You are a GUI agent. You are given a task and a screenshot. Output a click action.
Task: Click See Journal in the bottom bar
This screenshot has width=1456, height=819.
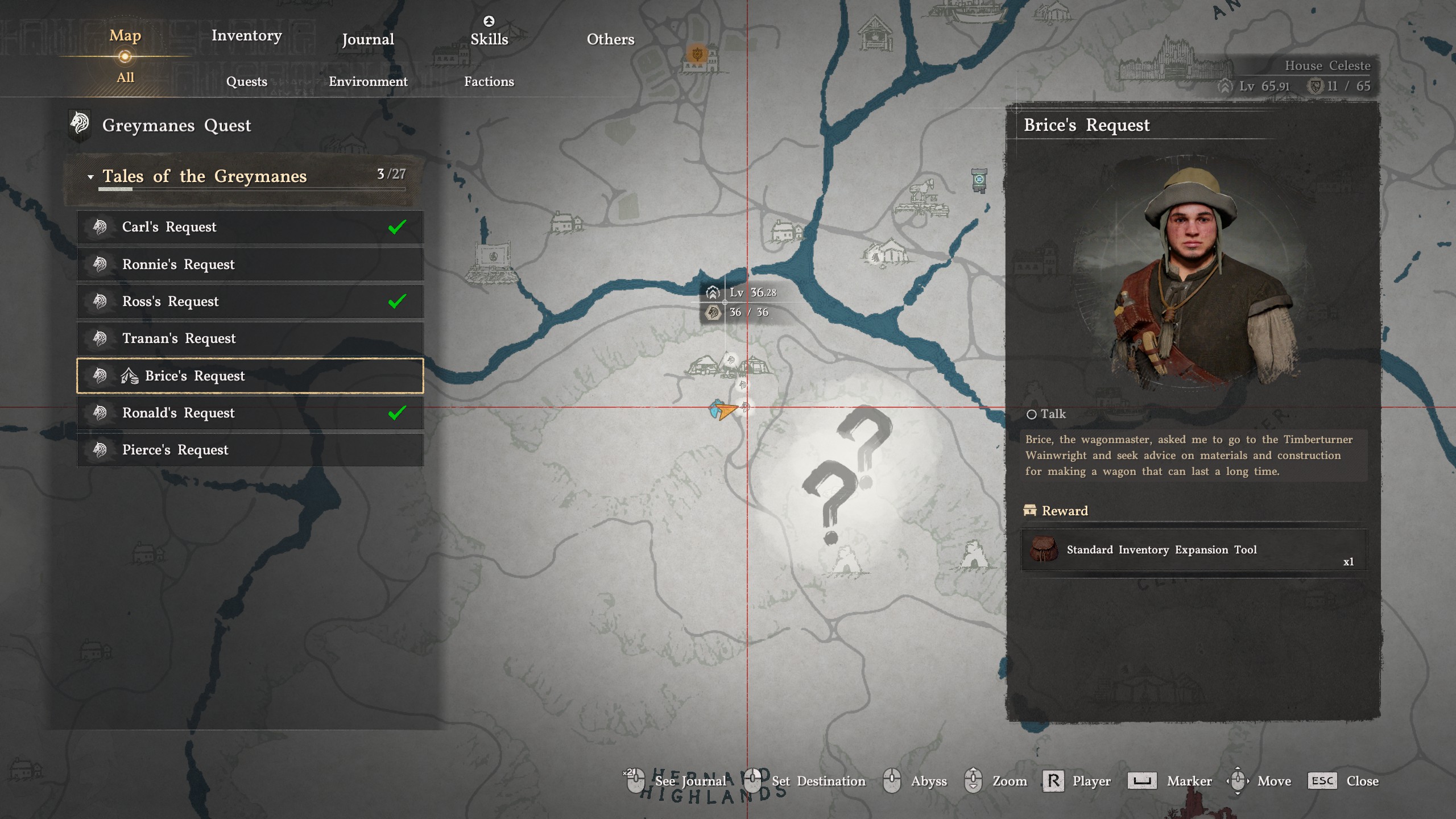point(690,781)
